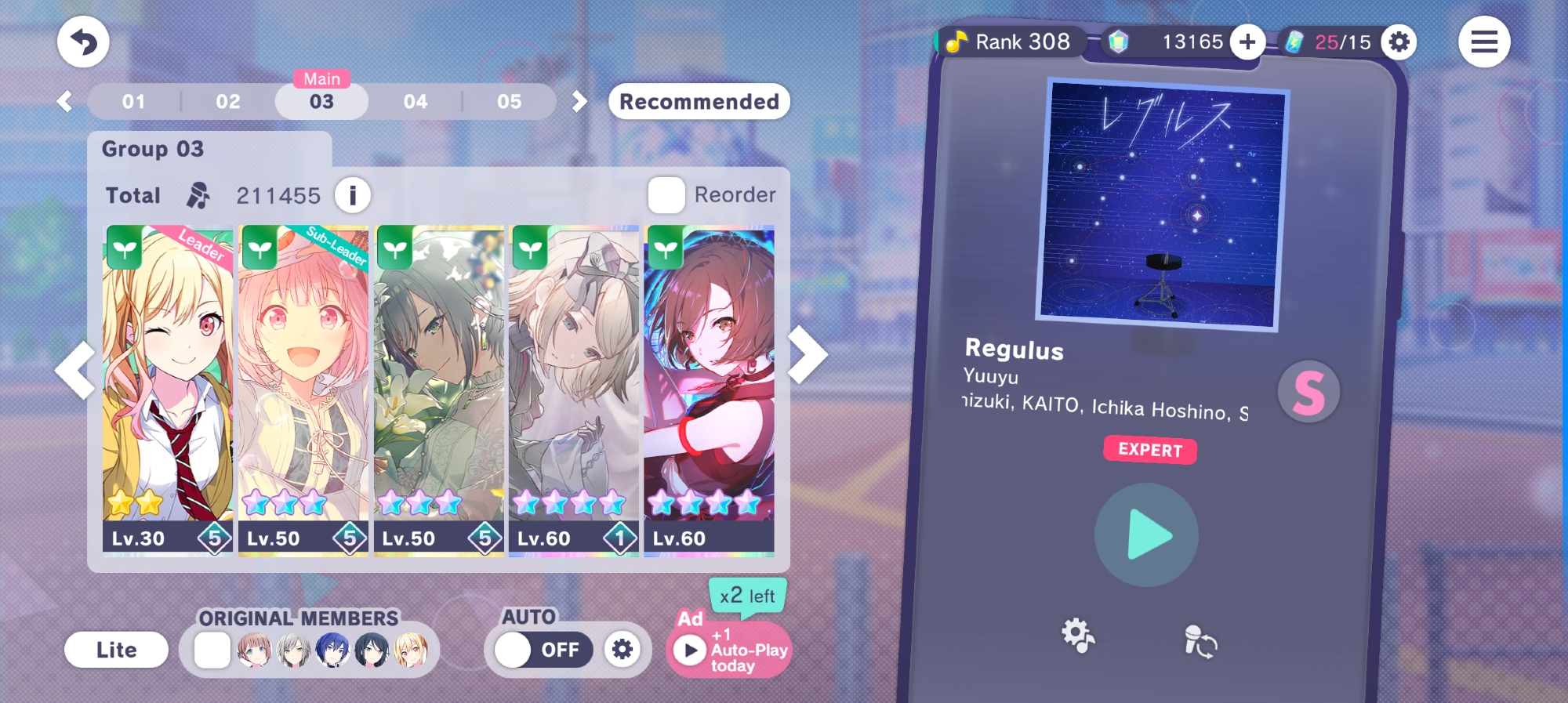Add crystals with the plus button
1568x703 pixels.
coord(1247,42)
